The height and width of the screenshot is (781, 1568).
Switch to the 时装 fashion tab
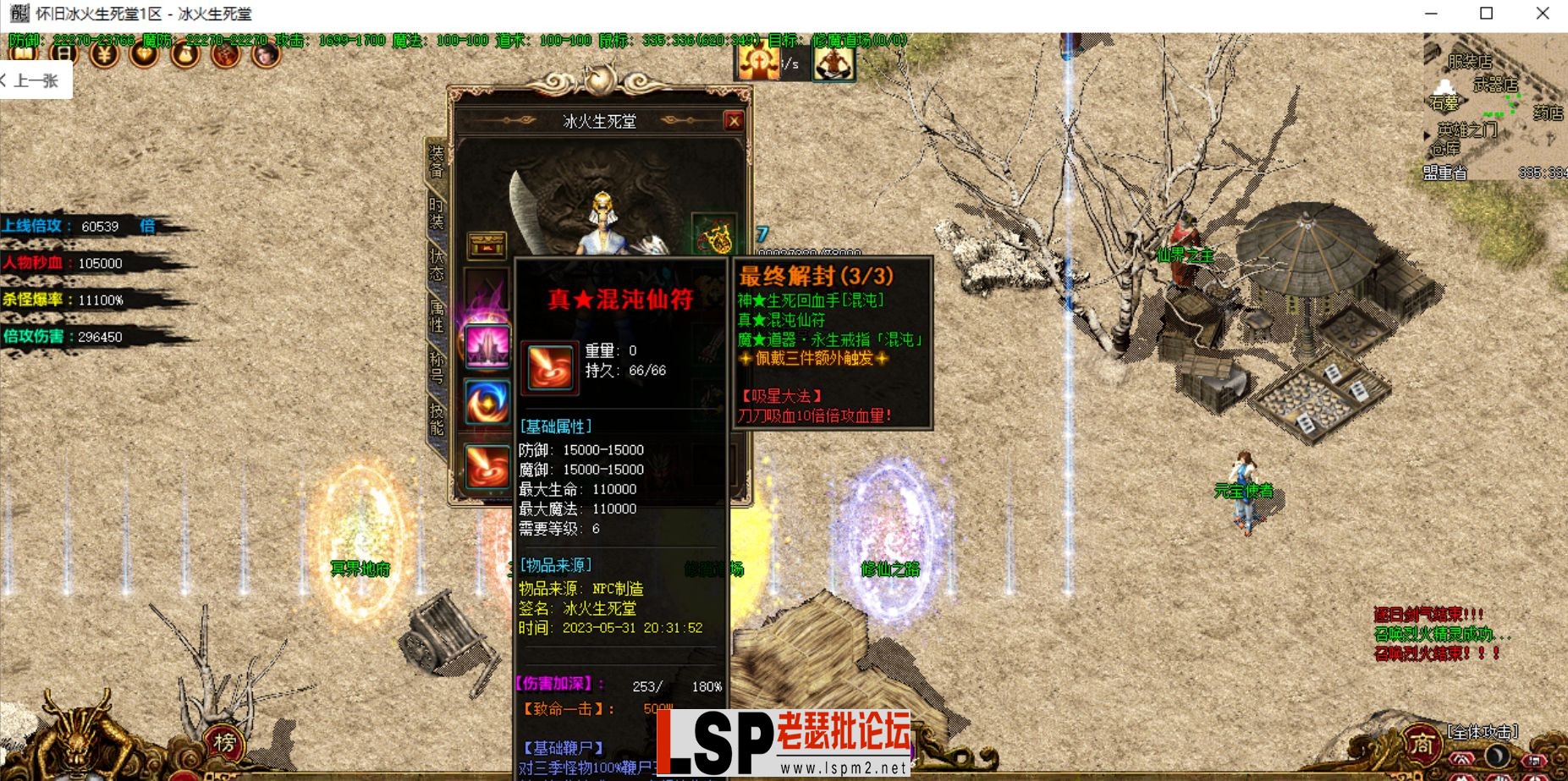[435, 213]
